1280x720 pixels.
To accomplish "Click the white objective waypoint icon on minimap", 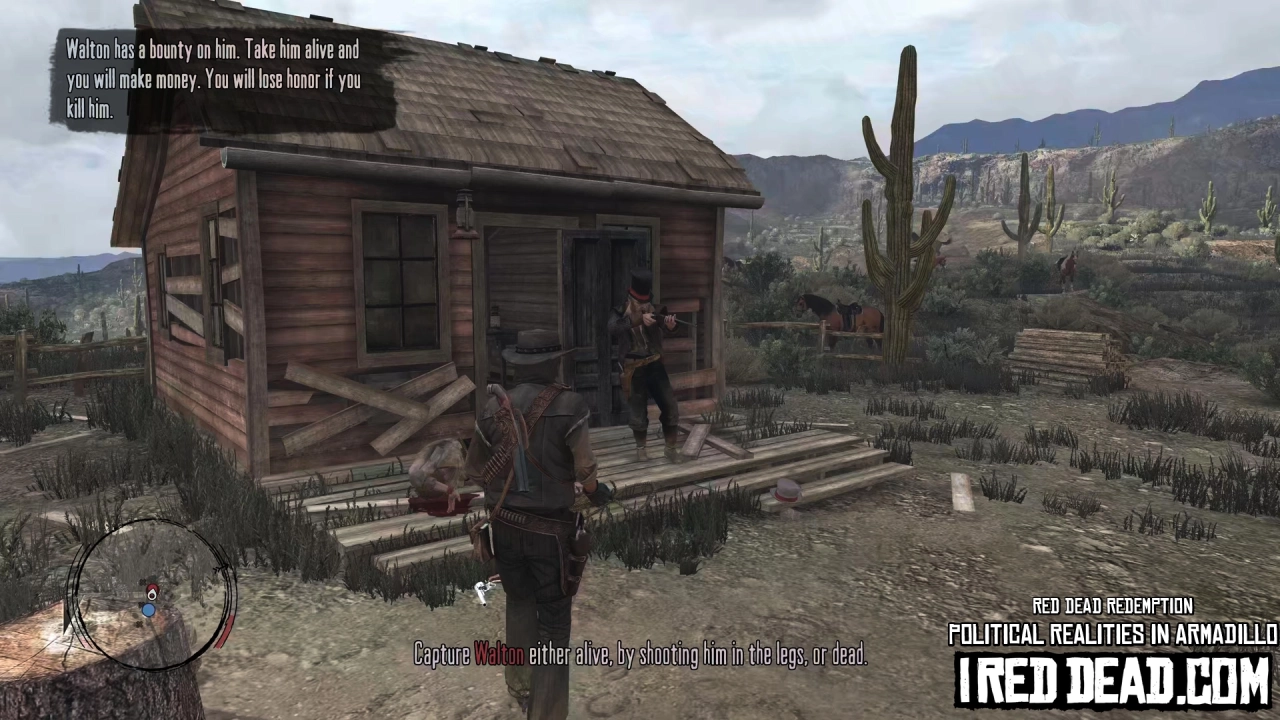I will tap(152, 596).
